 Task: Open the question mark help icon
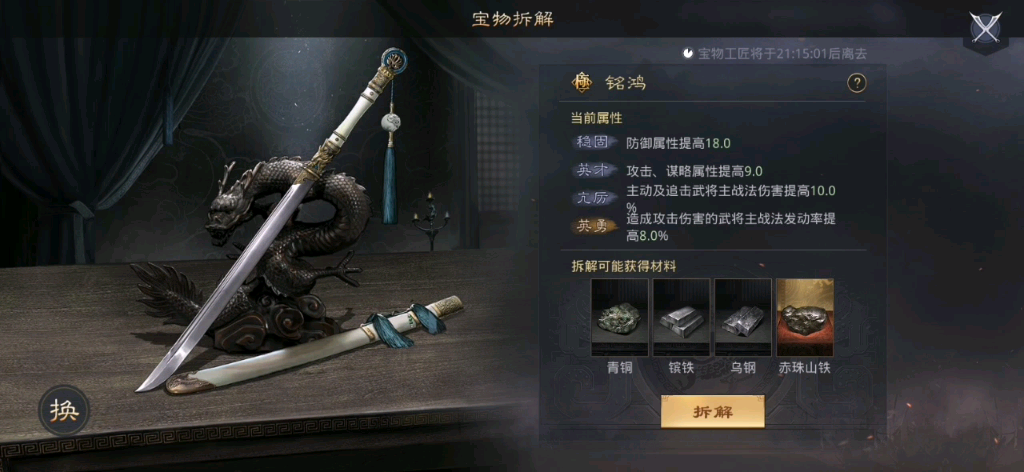tap(856, 84)
